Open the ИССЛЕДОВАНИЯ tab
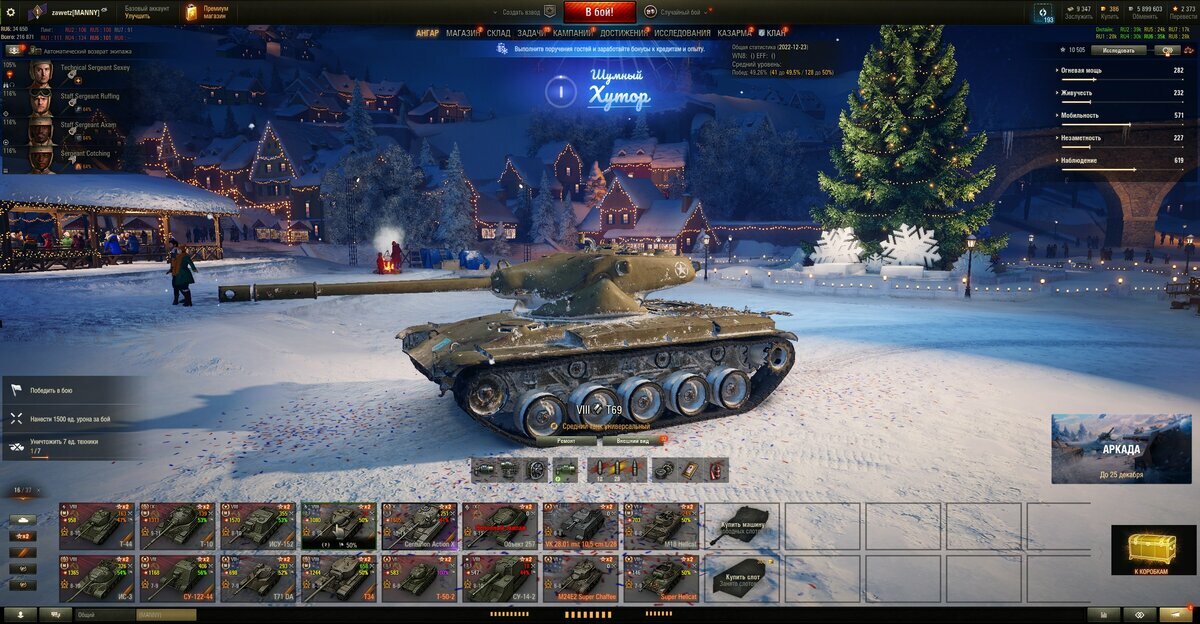Image resolution: width=1200 pixels, height=624 pixels. coord(683,33)
